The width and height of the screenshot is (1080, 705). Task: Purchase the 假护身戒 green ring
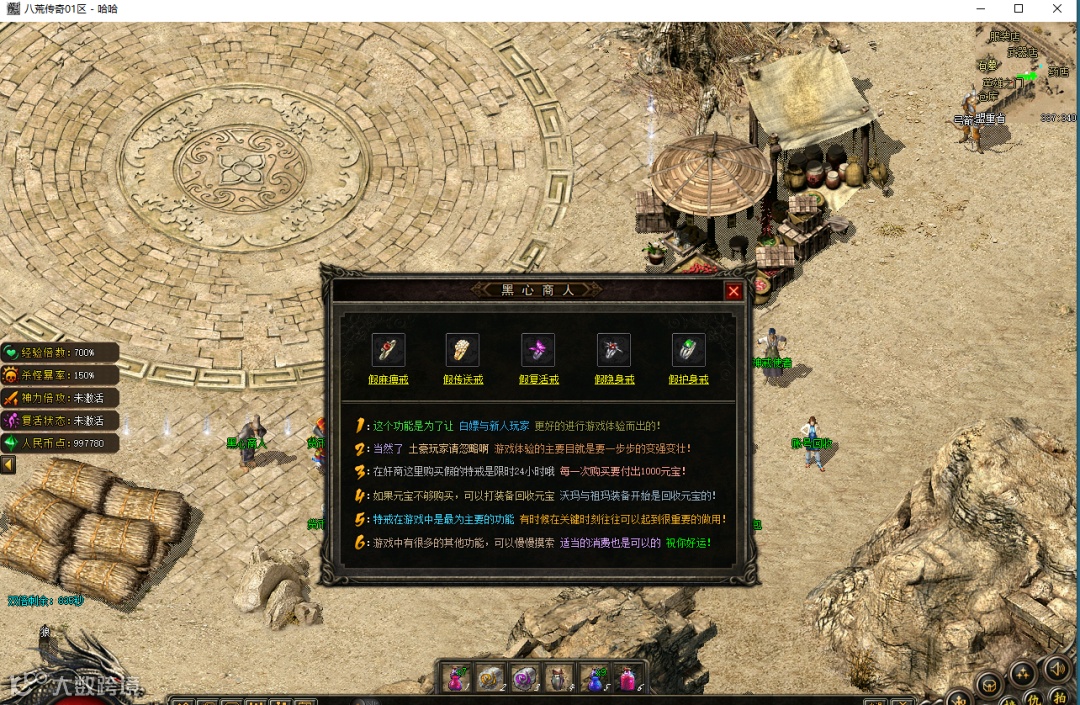(688, 350)
